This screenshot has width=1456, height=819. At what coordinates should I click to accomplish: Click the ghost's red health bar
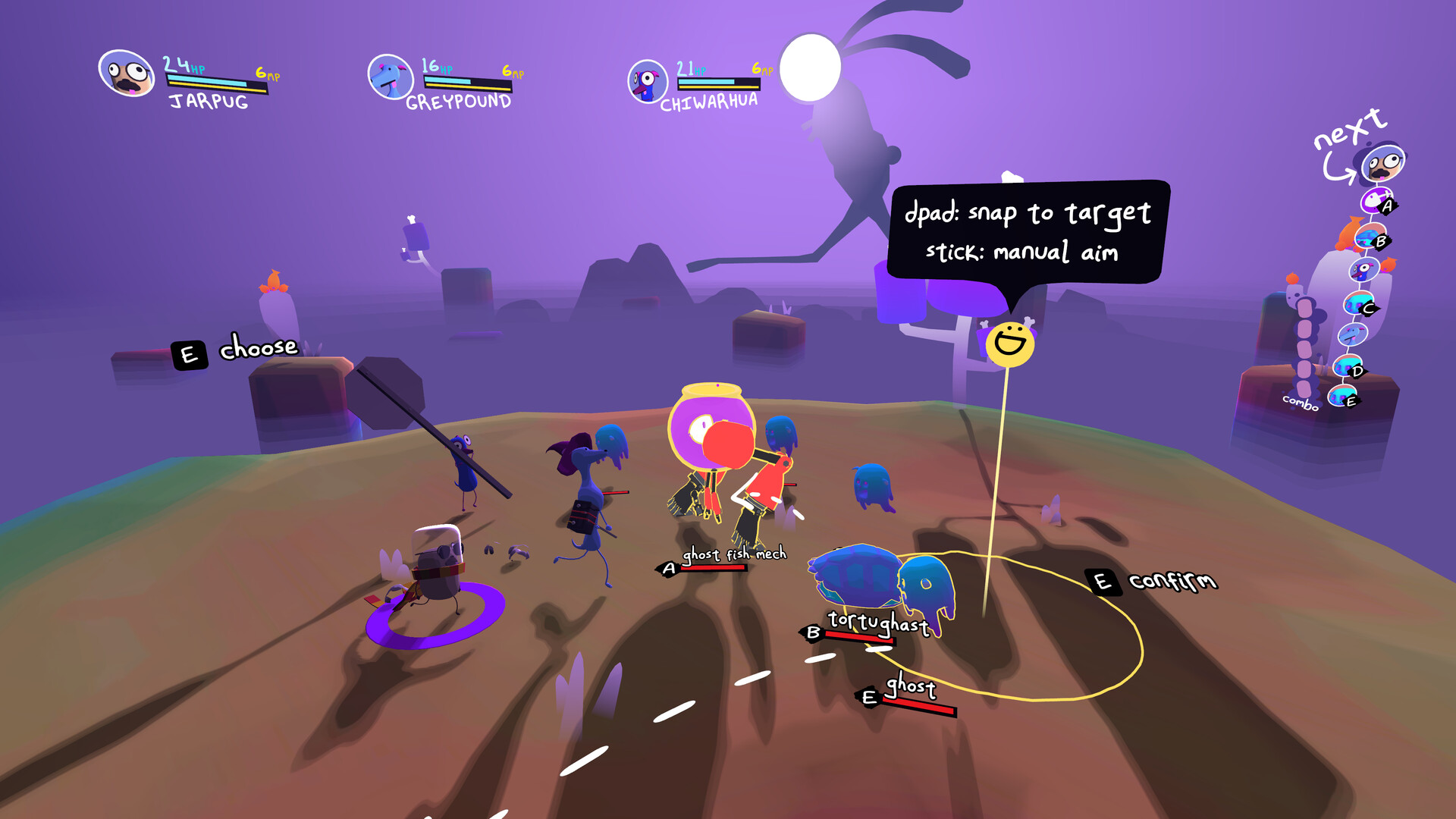[920, 704]
